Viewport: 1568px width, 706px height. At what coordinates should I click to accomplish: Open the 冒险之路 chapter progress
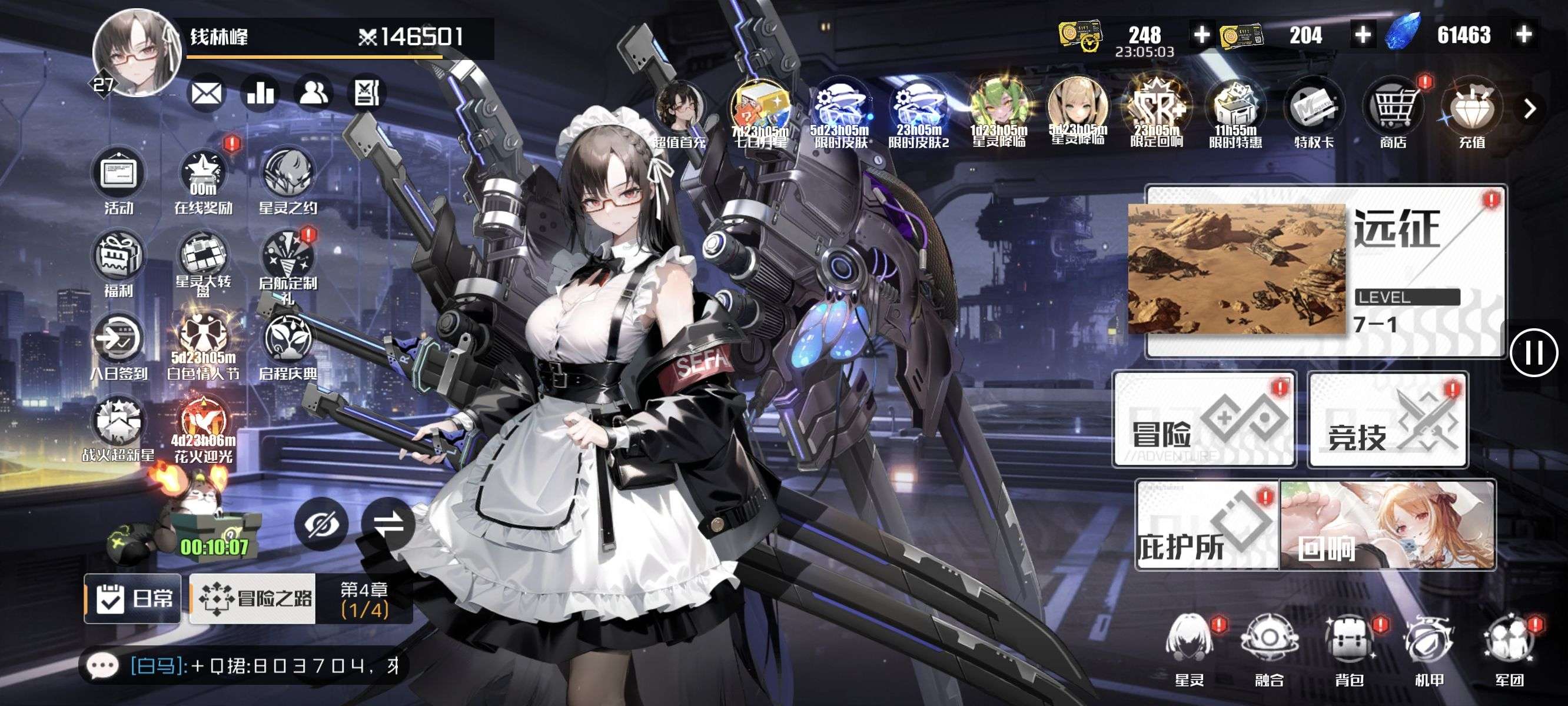[301, 599]
